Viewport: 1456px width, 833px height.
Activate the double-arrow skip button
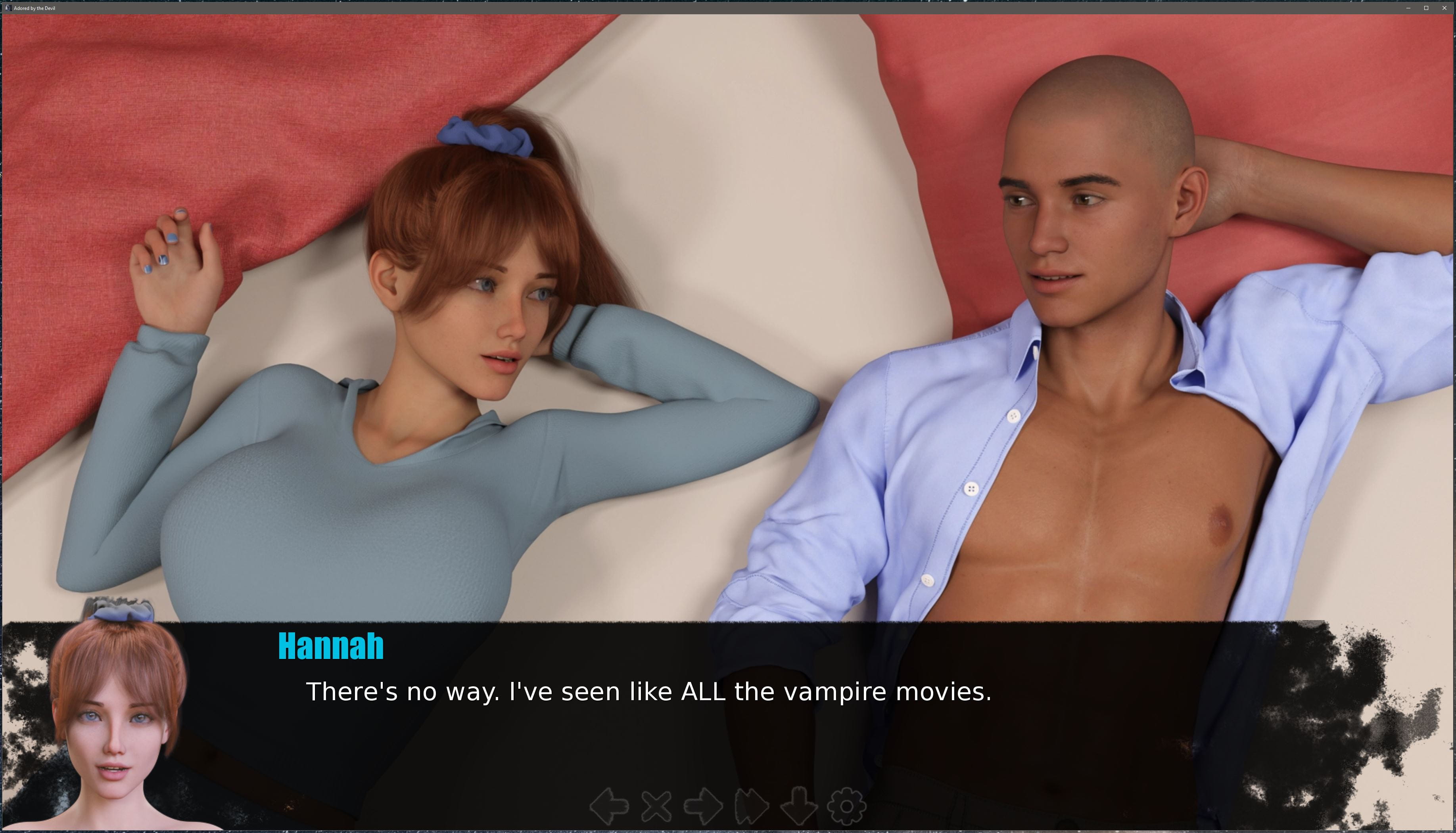coord(751,807)
